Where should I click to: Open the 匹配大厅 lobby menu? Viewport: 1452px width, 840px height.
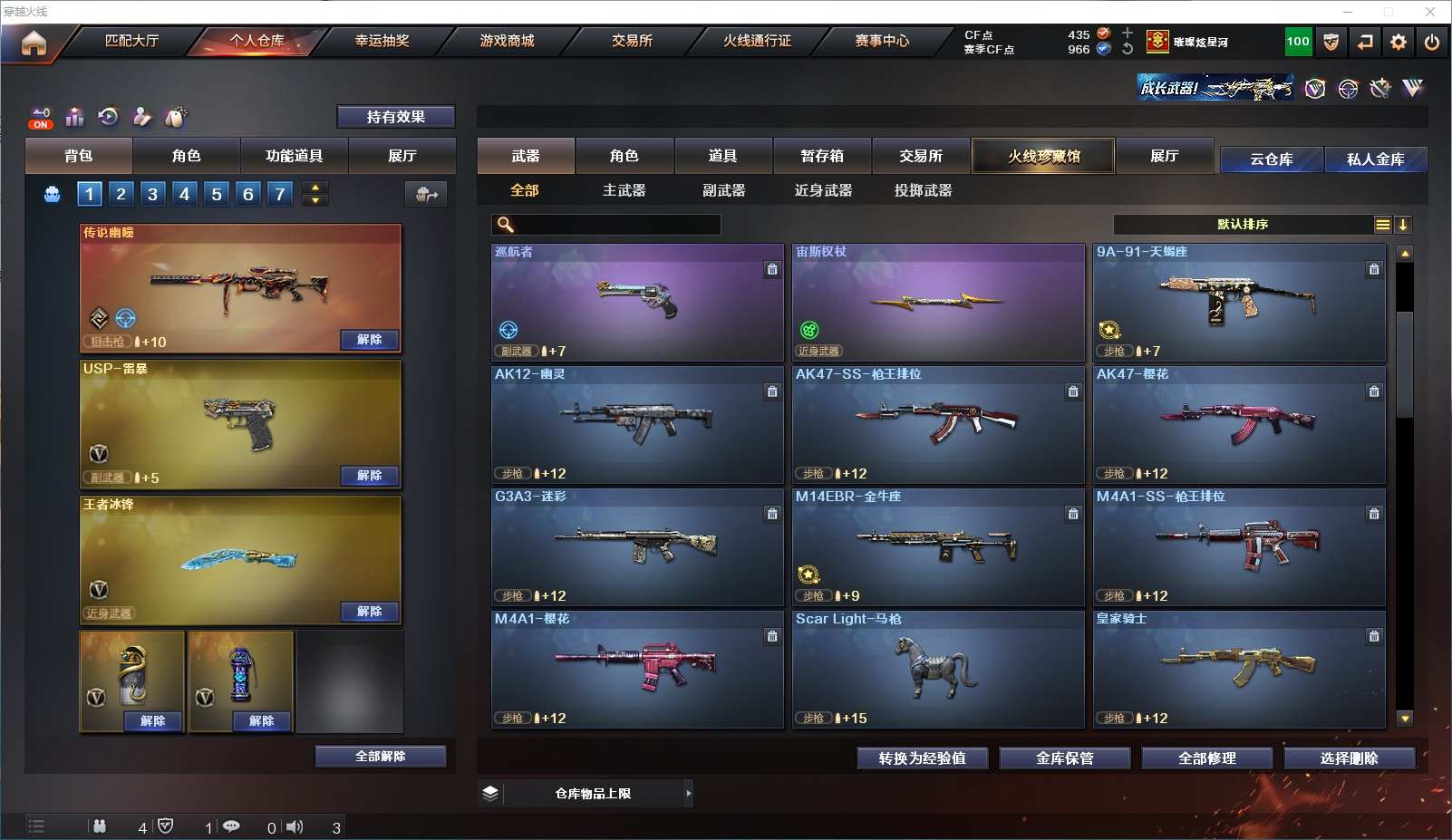[x=131, y=41]
